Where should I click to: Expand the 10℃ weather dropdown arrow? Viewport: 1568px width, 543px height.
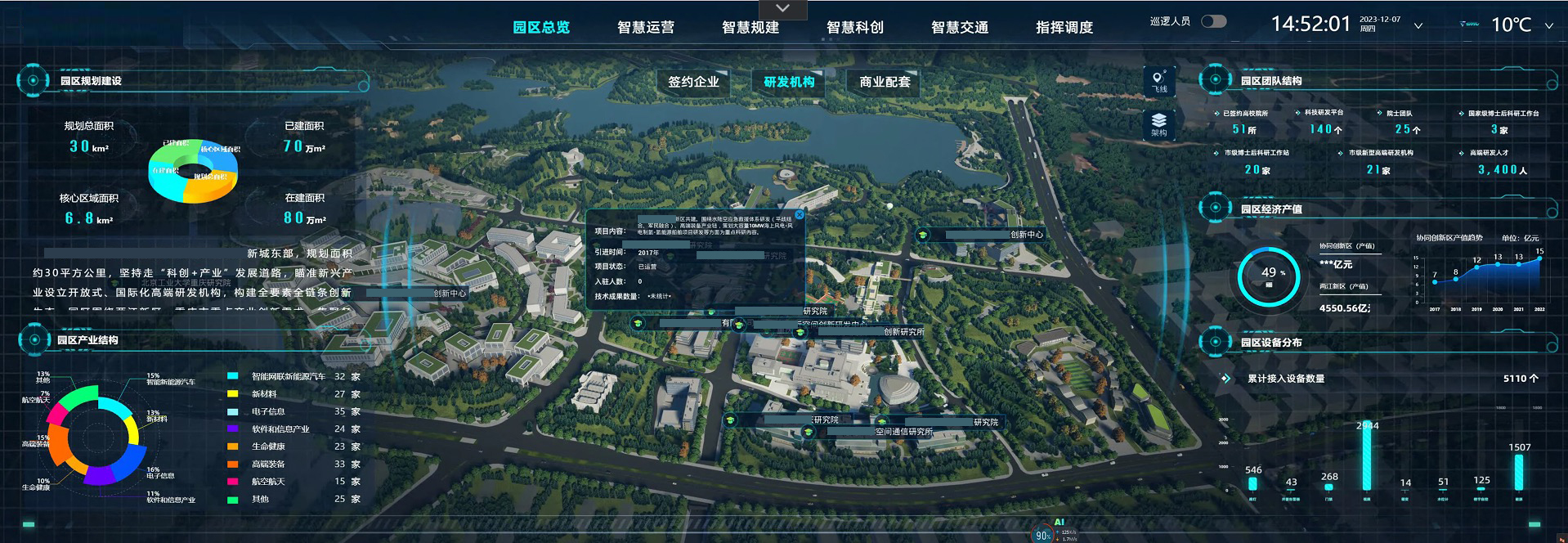coord(1548,26)
